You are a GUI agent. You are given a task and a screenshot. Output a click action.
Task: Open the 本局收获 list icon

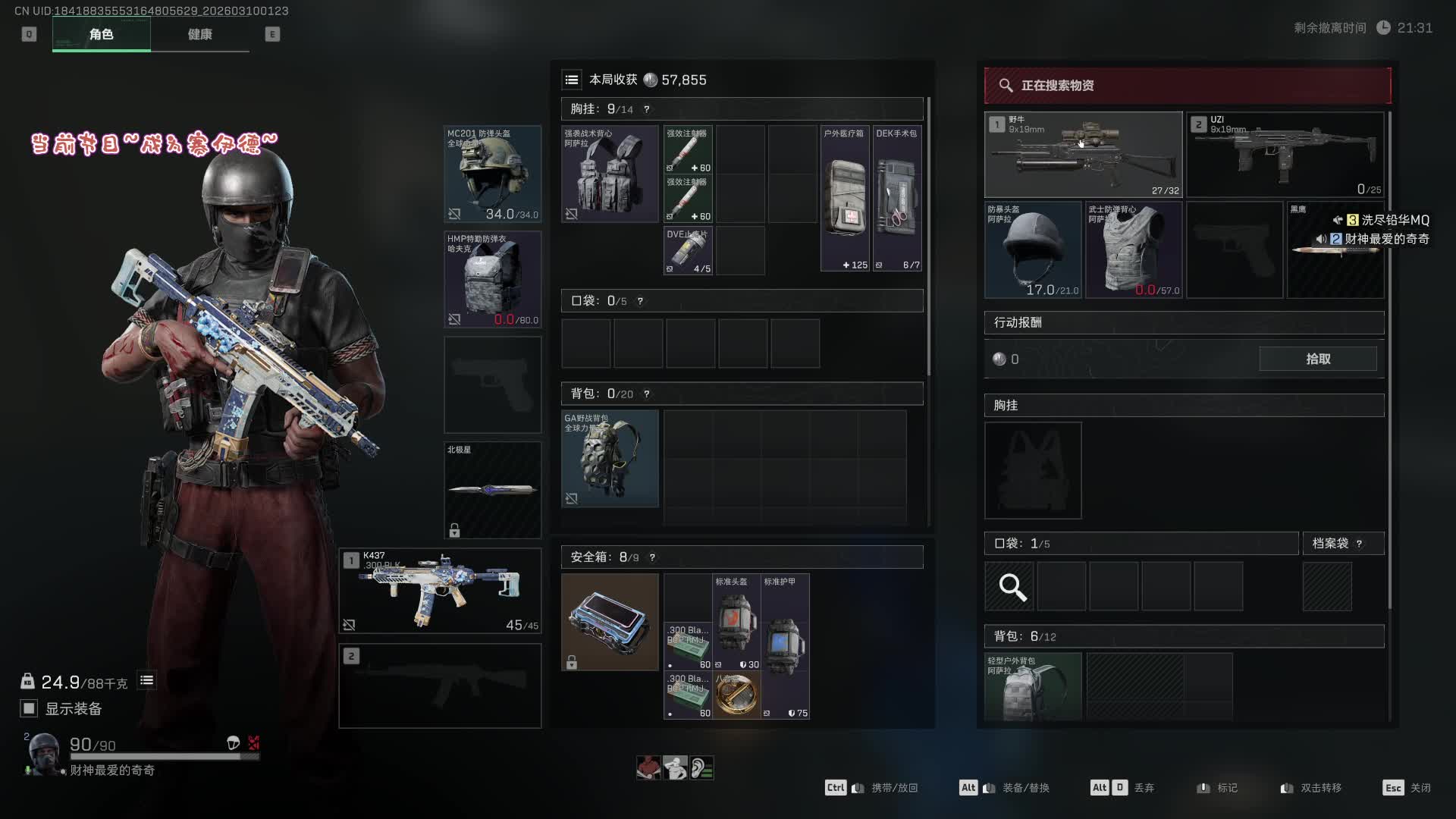(x=572, y=80)
